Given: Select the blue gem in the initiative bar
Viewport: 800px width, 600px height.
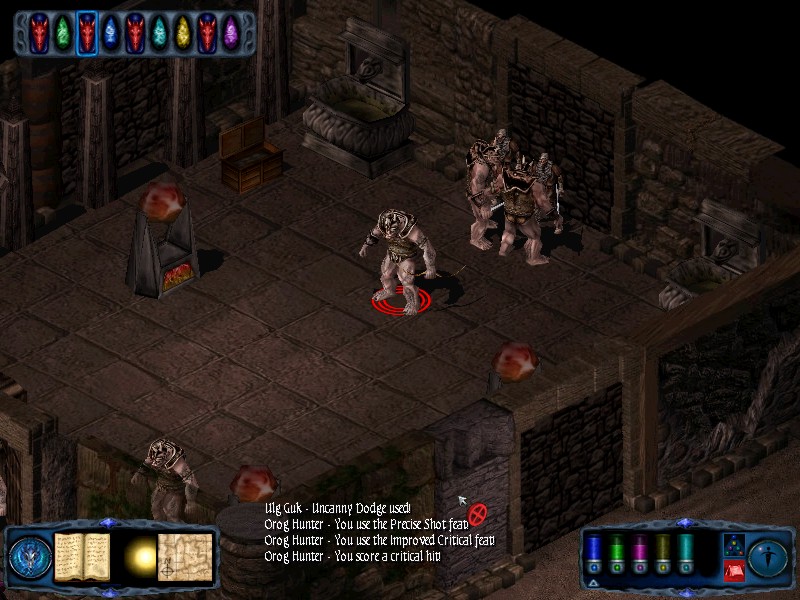Looking at the screenshot, I should (x=111, y=33).
